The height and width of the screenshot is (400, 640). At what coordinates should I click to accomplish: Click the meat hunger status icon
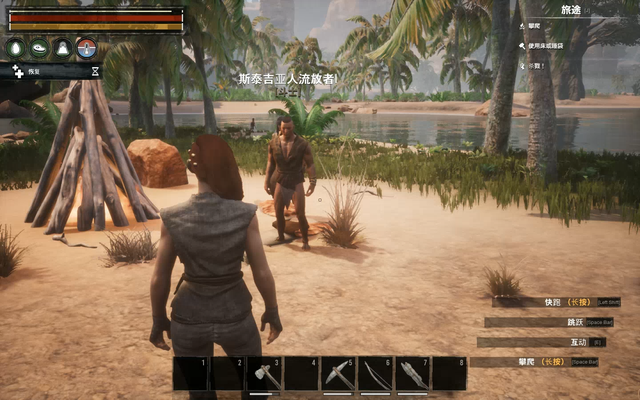point(39,47)
